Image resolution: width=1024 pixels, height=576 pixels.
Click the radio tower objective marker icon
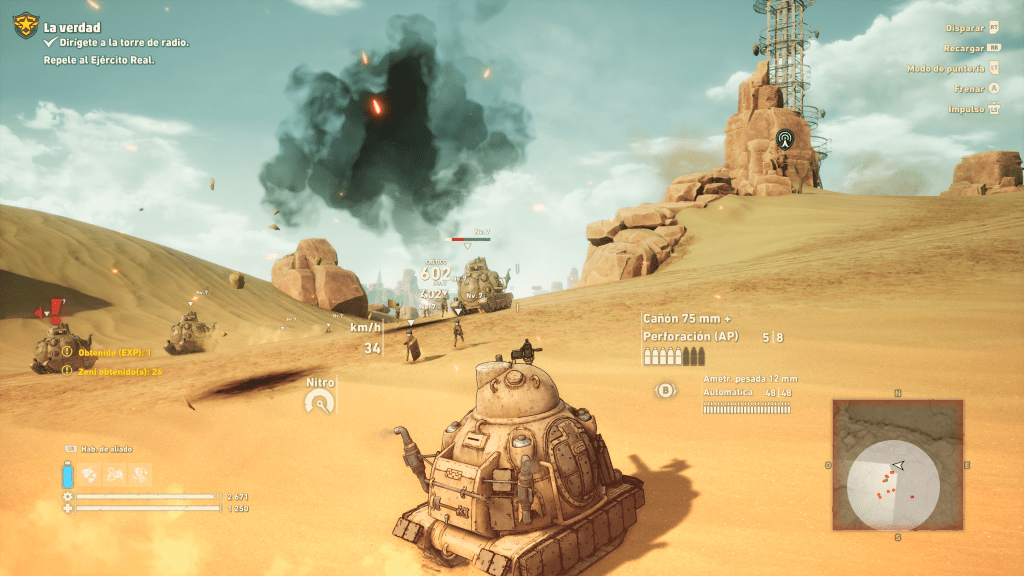point(784,139)
